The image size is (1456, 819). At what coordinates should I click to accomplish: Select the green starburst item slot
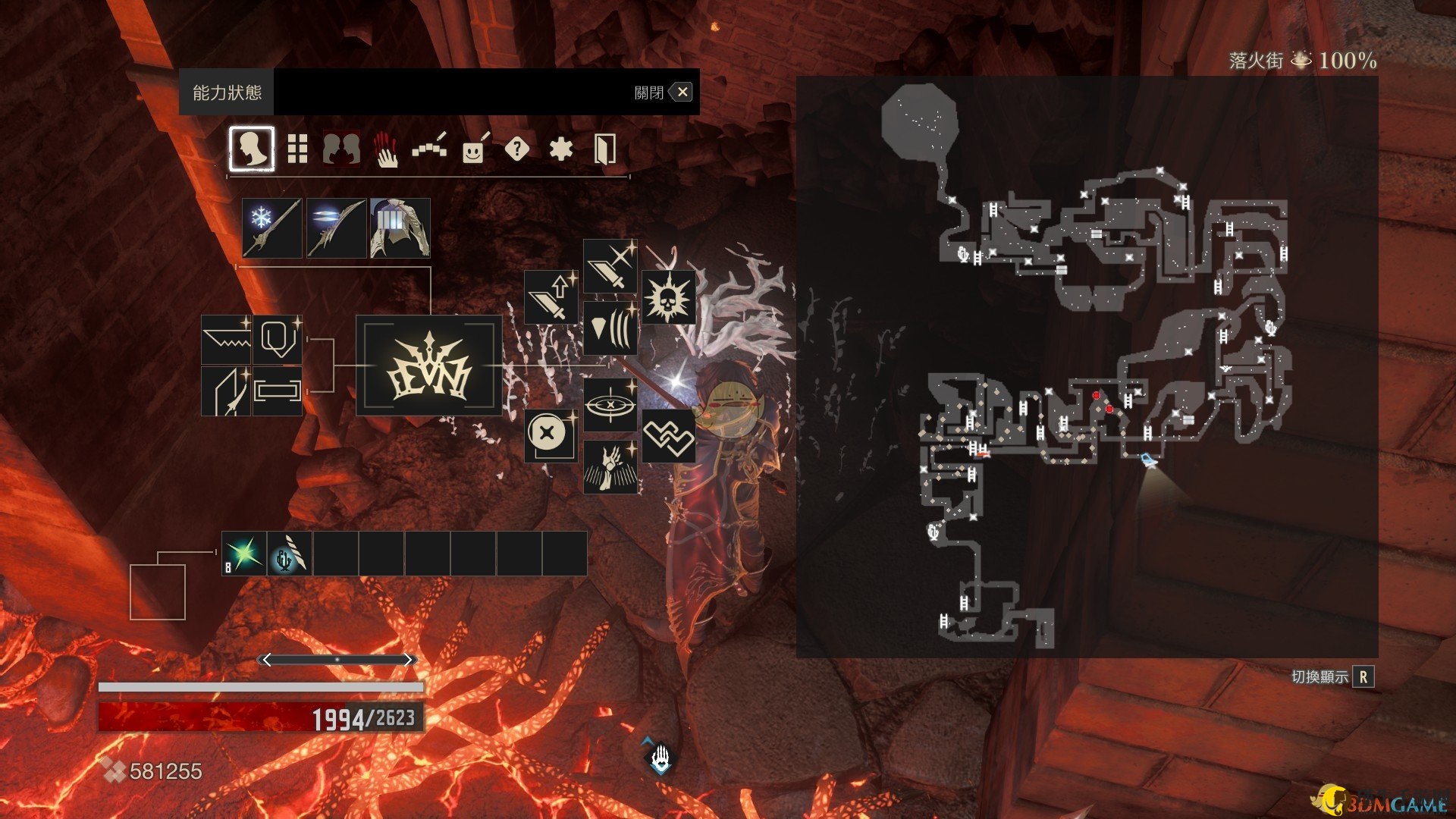click(x=244, y=554)
